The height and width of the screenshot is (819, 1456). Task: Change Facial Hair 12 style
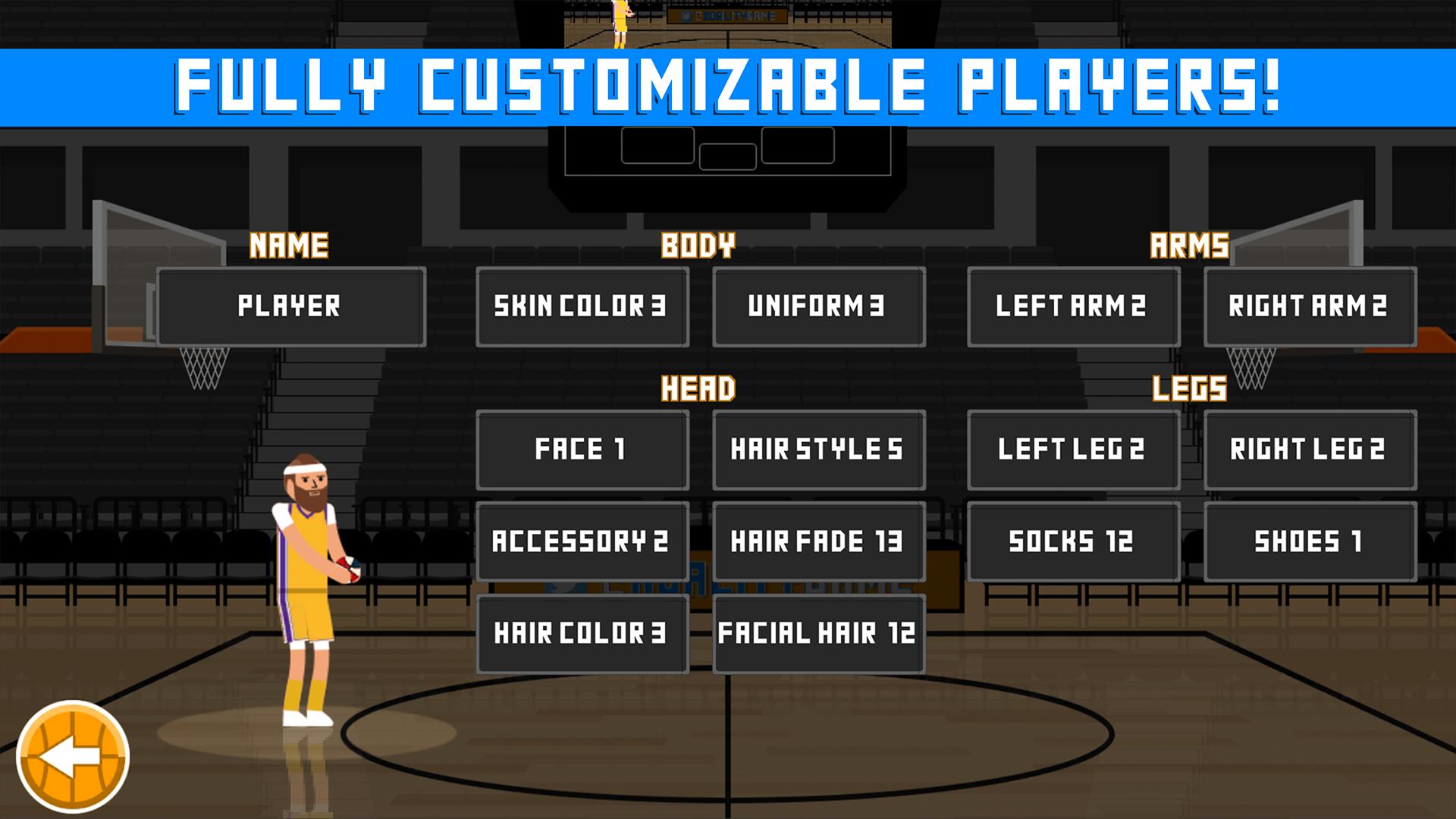tap(818, 632)
